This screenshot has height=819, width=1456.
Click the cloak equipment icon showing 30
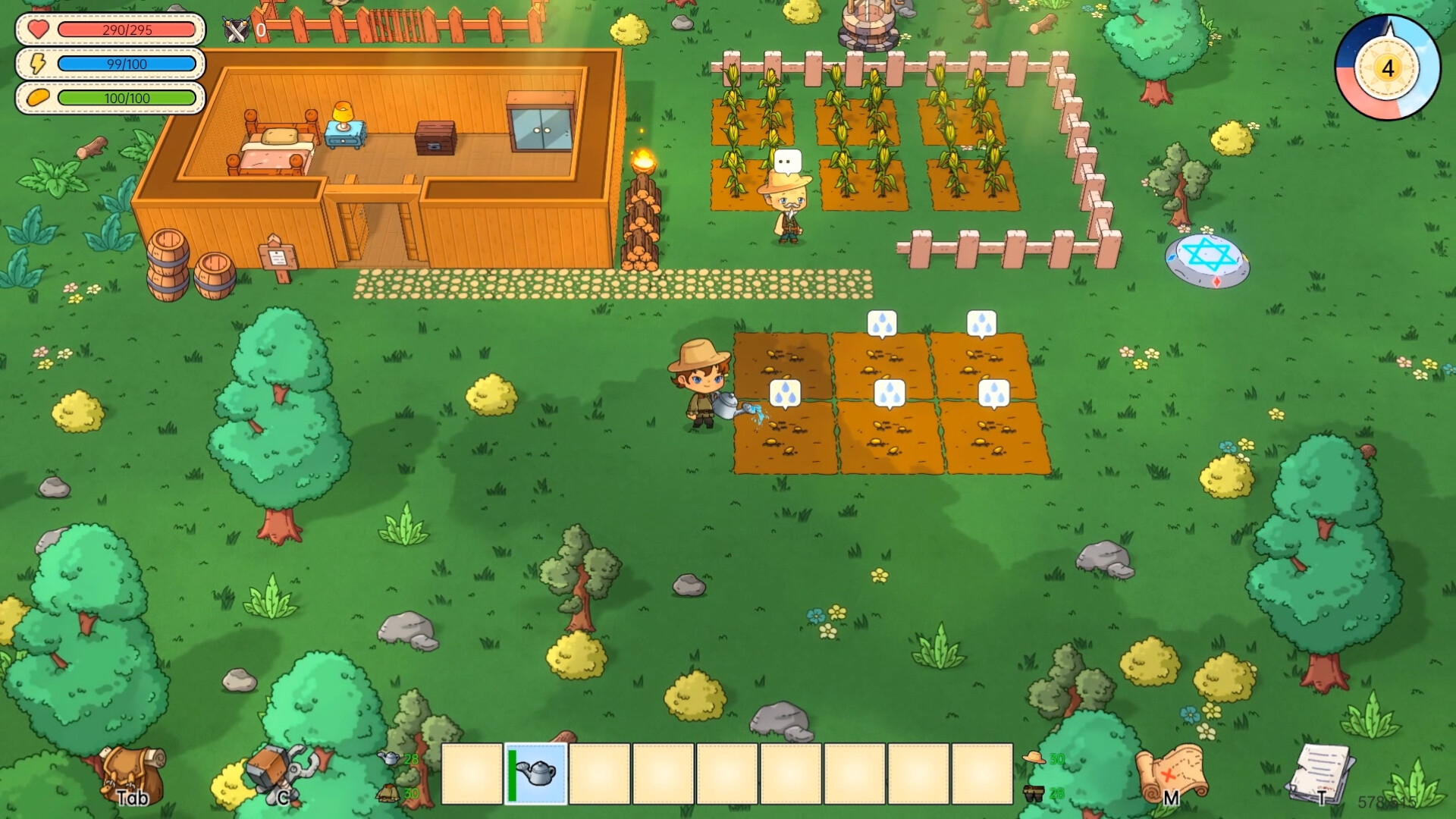click(x=389, y=793)
